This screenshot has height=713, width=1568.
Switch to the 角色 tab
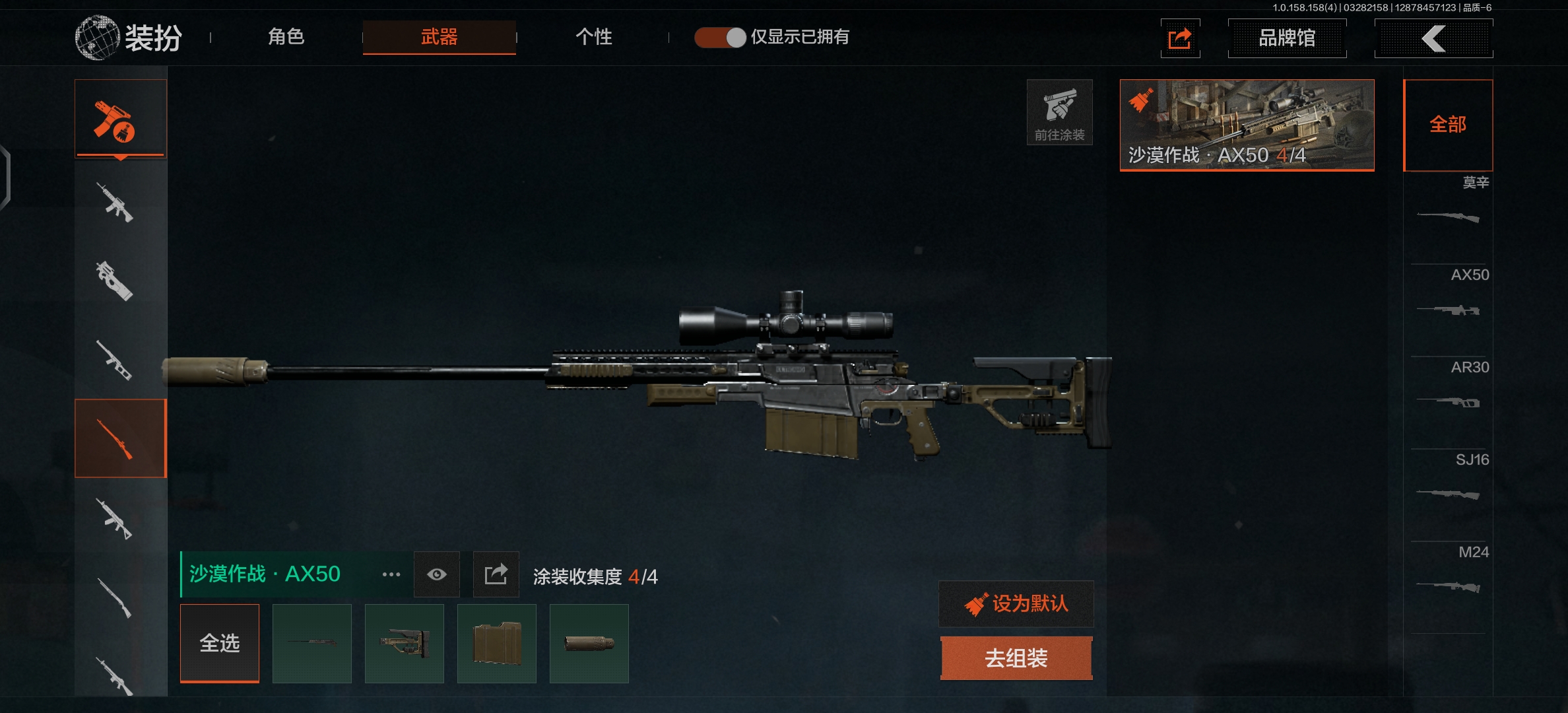coord(286,37)
